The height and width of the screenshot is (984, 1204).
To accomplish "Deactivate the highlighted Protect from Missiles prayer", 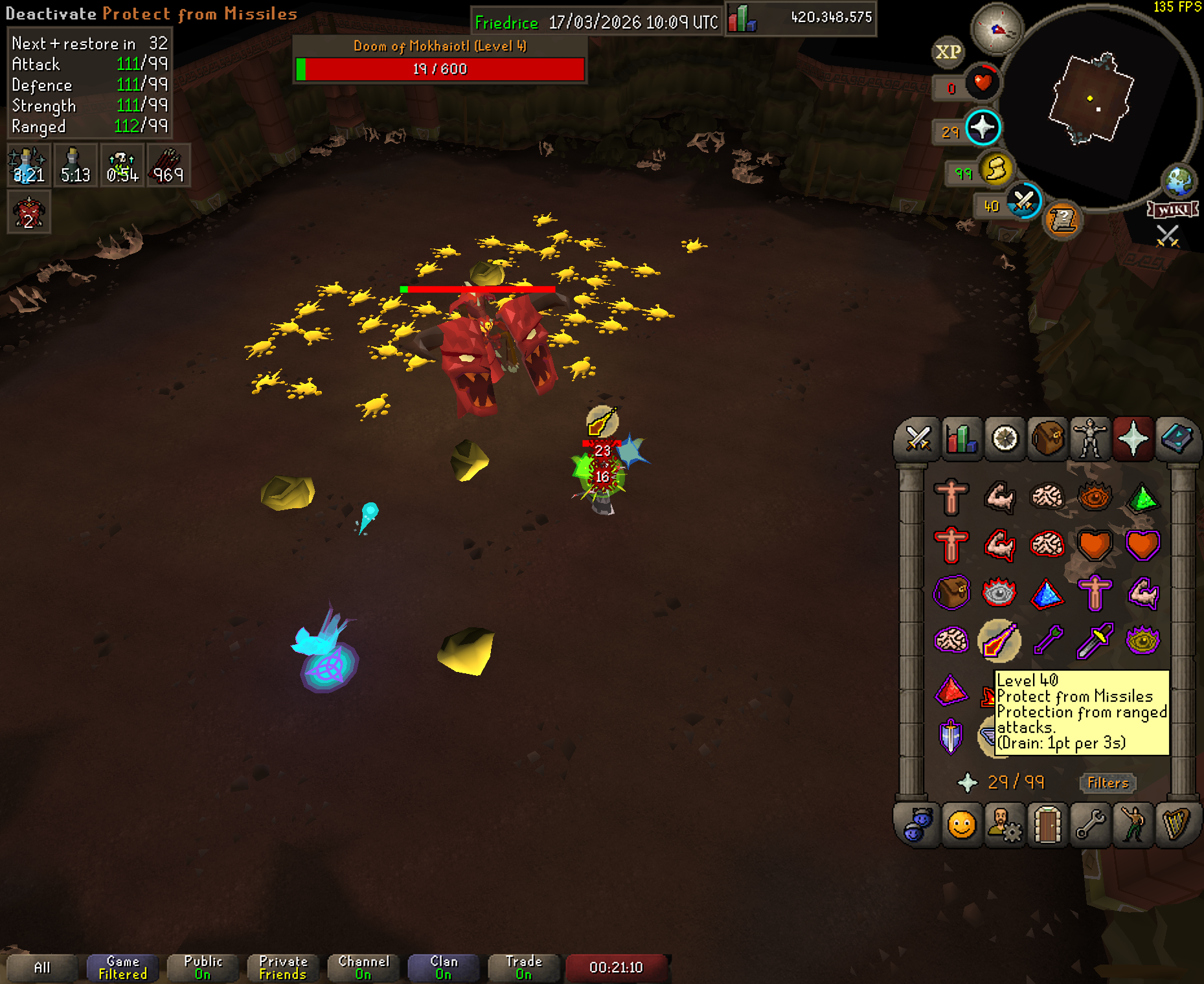I will [999, 641].
